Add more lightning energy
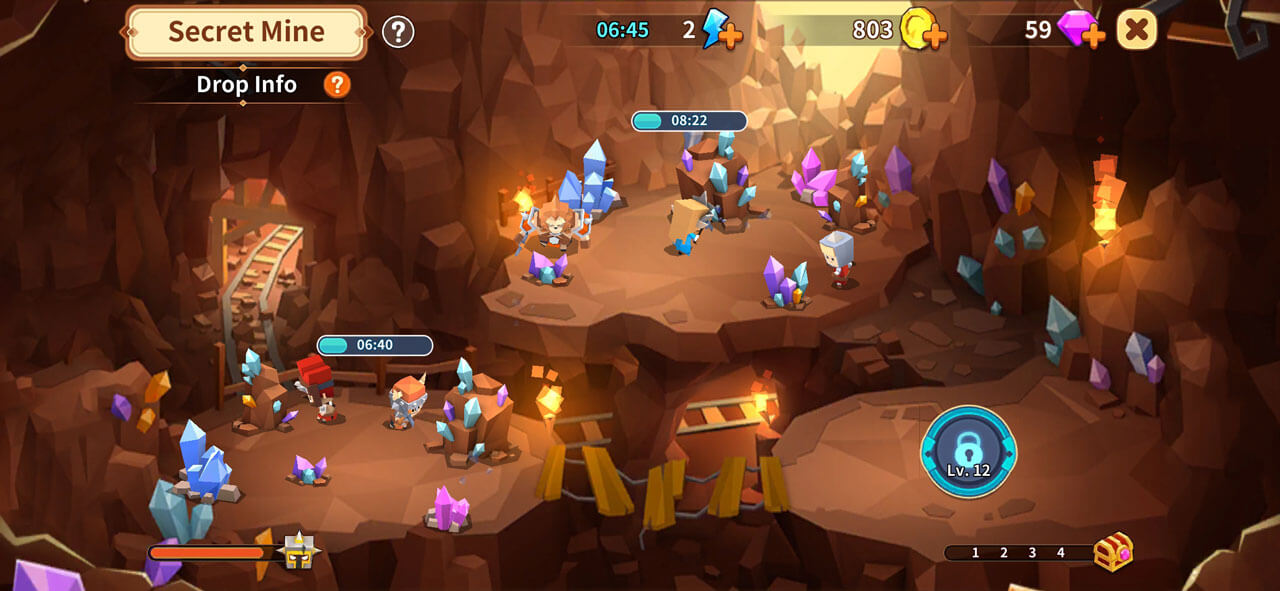Viewport: 1280px width, 591px height. click(722, 30)
